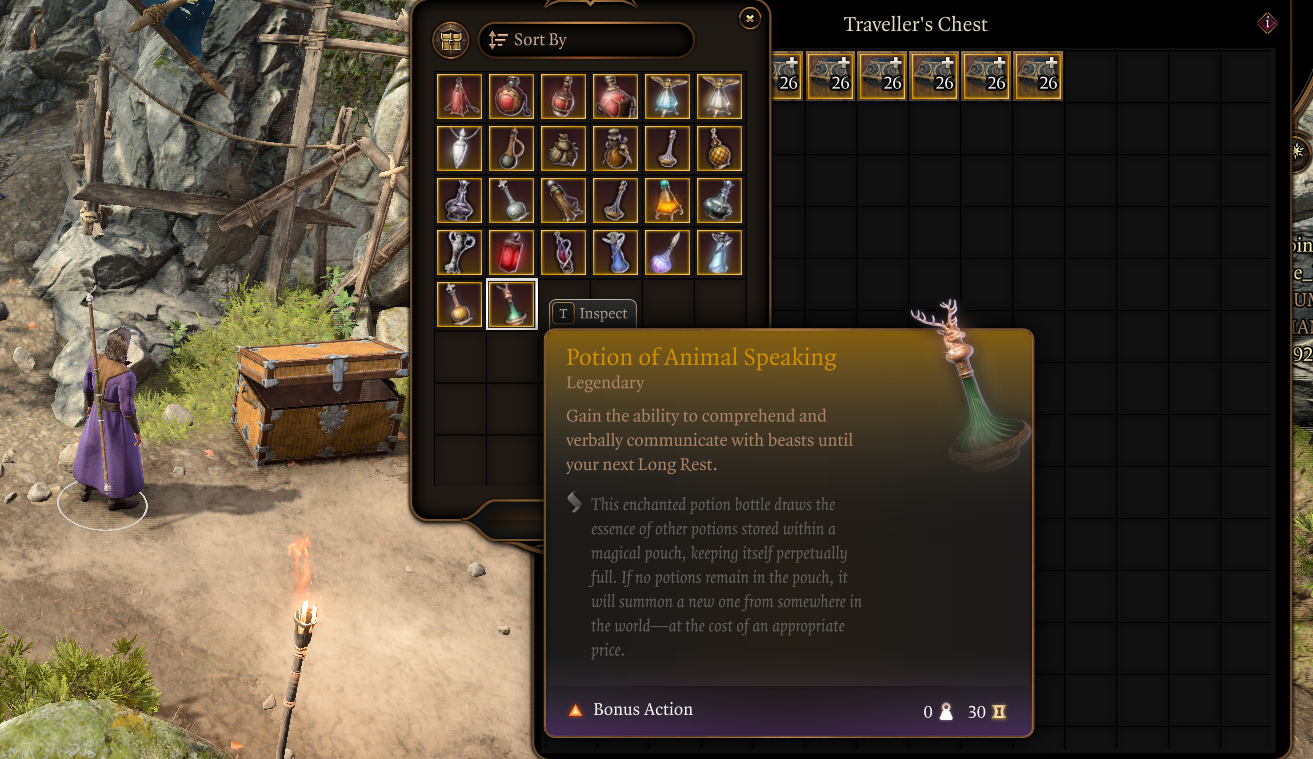Choose the purple swirl potion with feather
Viewport: 1313px width, 759px height.
click(668, 252)
